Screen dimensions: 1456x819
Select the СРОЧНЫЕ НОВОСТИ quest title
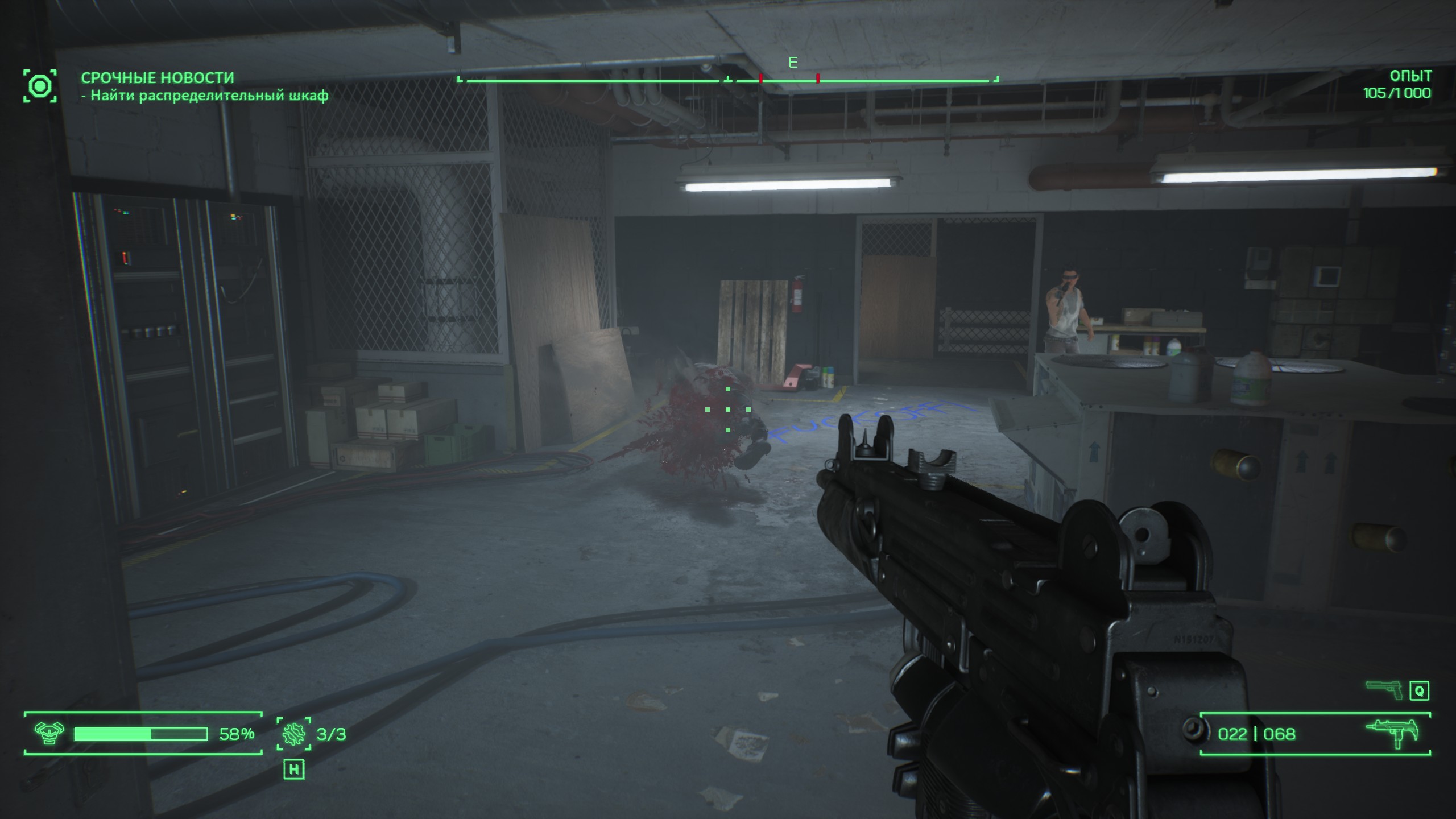[158, 77]
